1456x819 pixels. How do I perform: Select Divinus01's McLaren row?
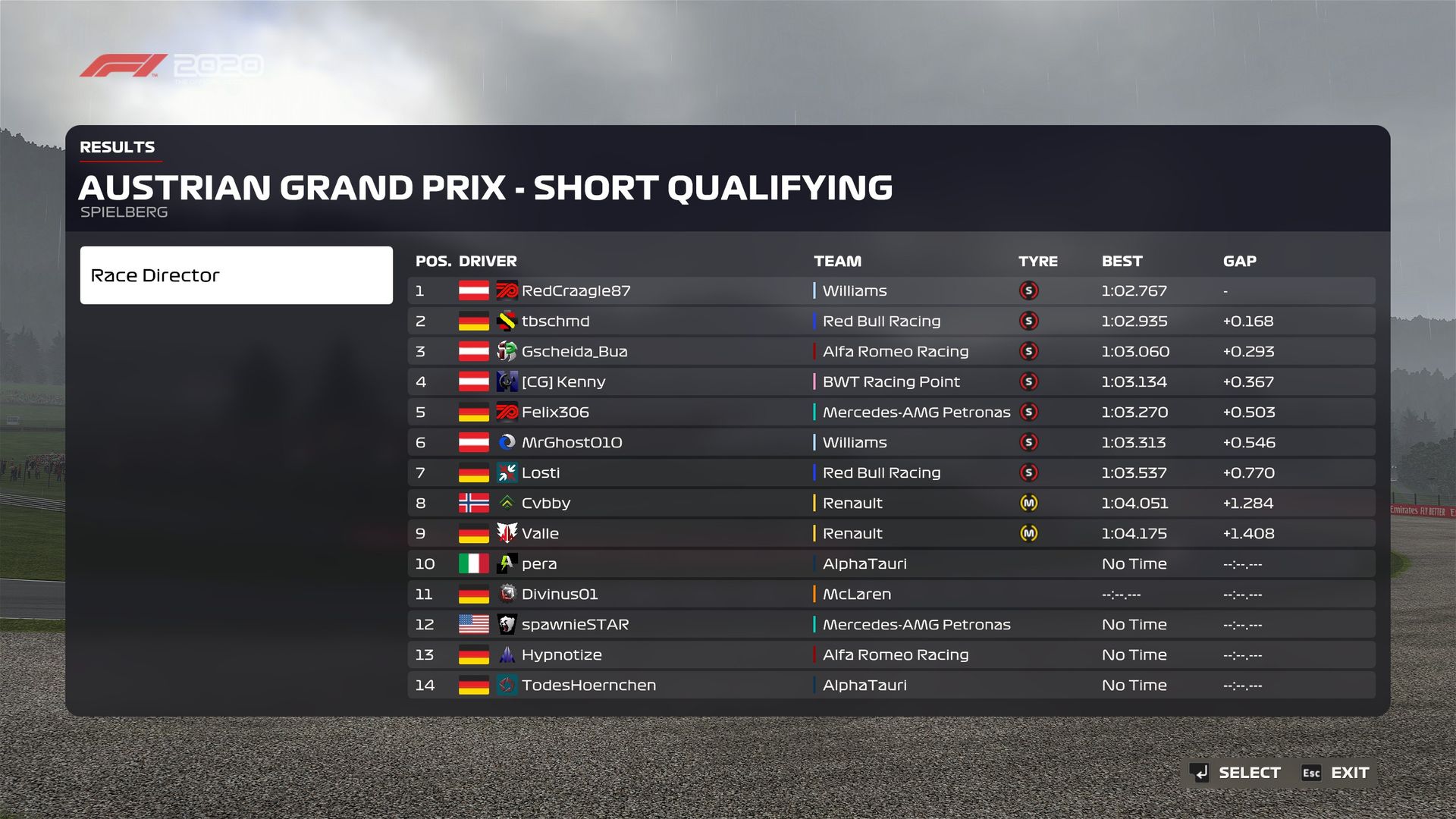[559, 595]
